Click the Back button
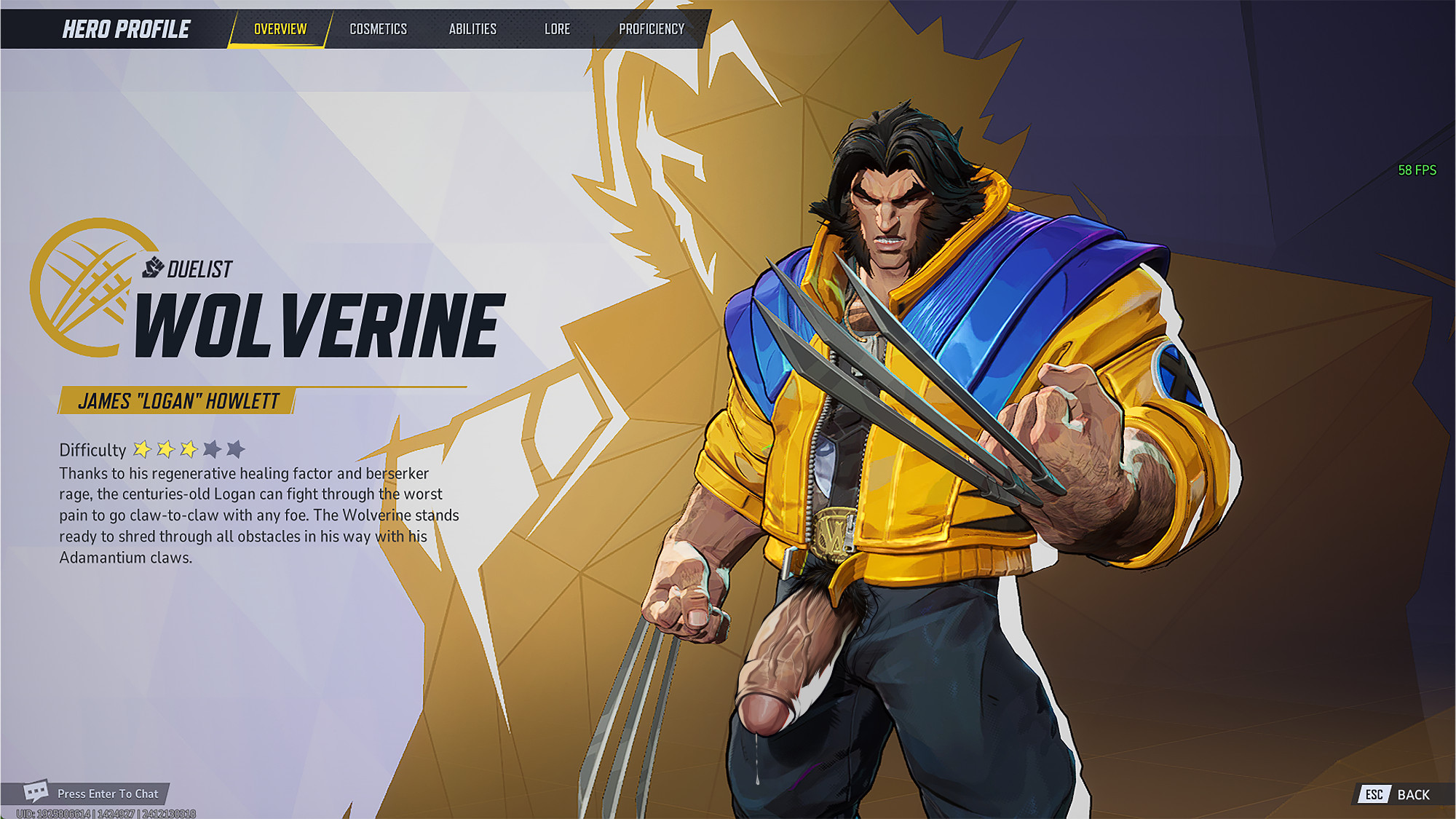 [1398, 794]
